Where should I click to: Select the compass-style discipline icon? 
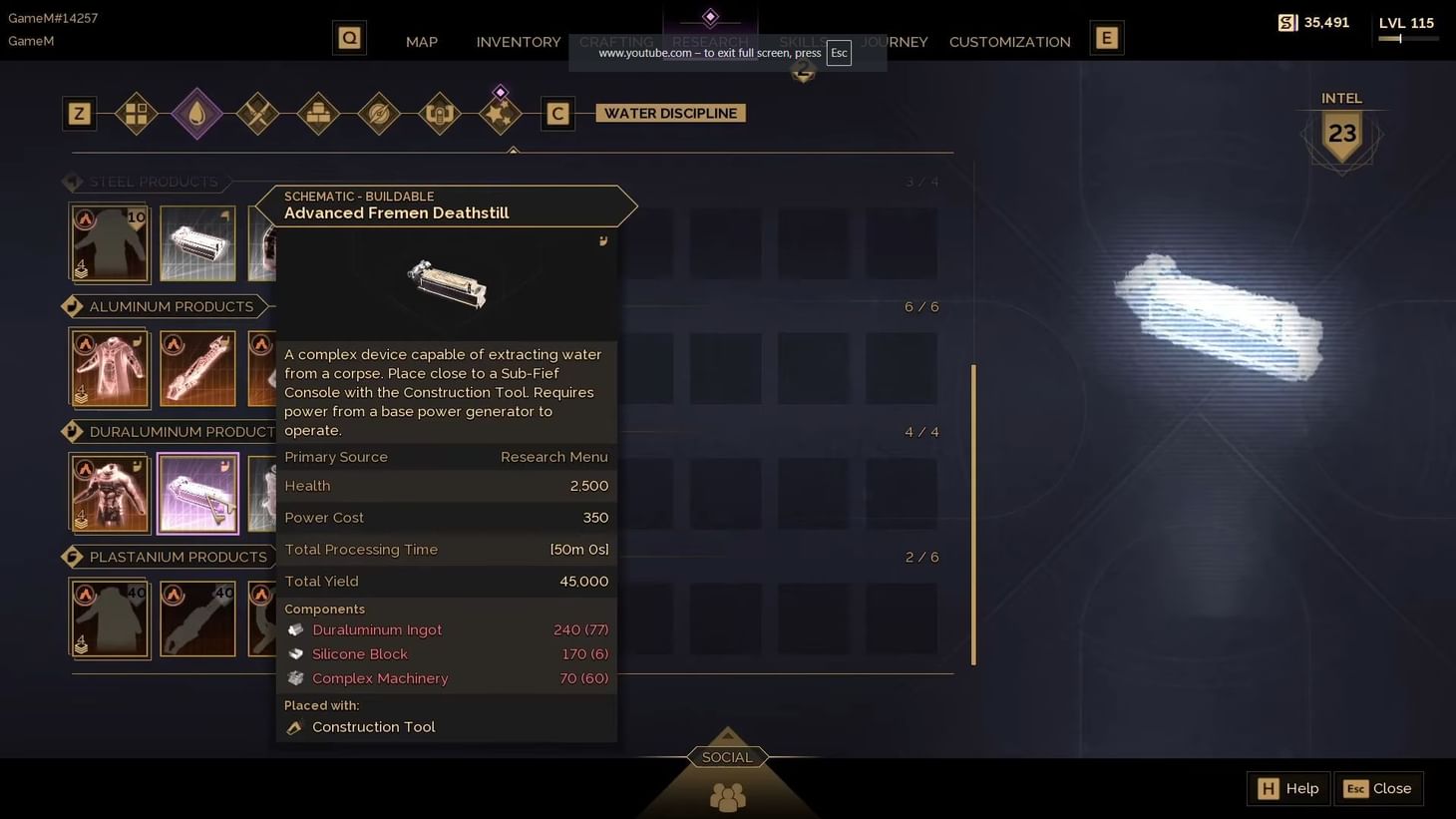pos(379,113)
